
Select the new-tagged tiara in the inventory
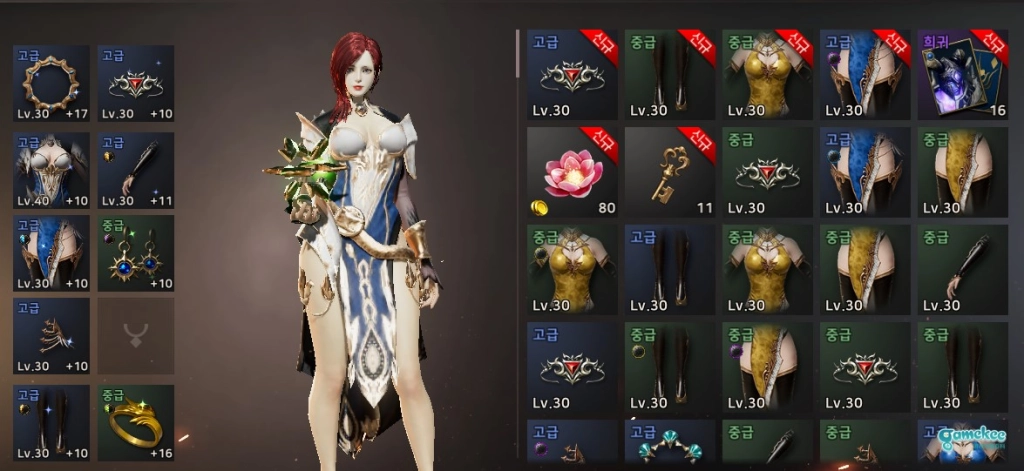tap(572, 75)
